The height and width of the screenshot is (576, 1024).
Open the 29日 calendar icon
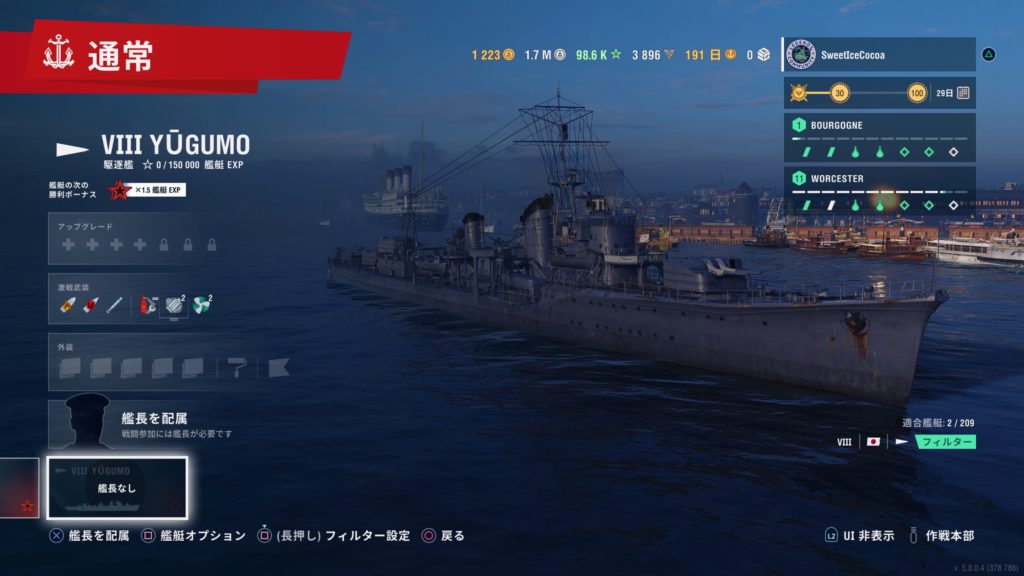[962, 93]
